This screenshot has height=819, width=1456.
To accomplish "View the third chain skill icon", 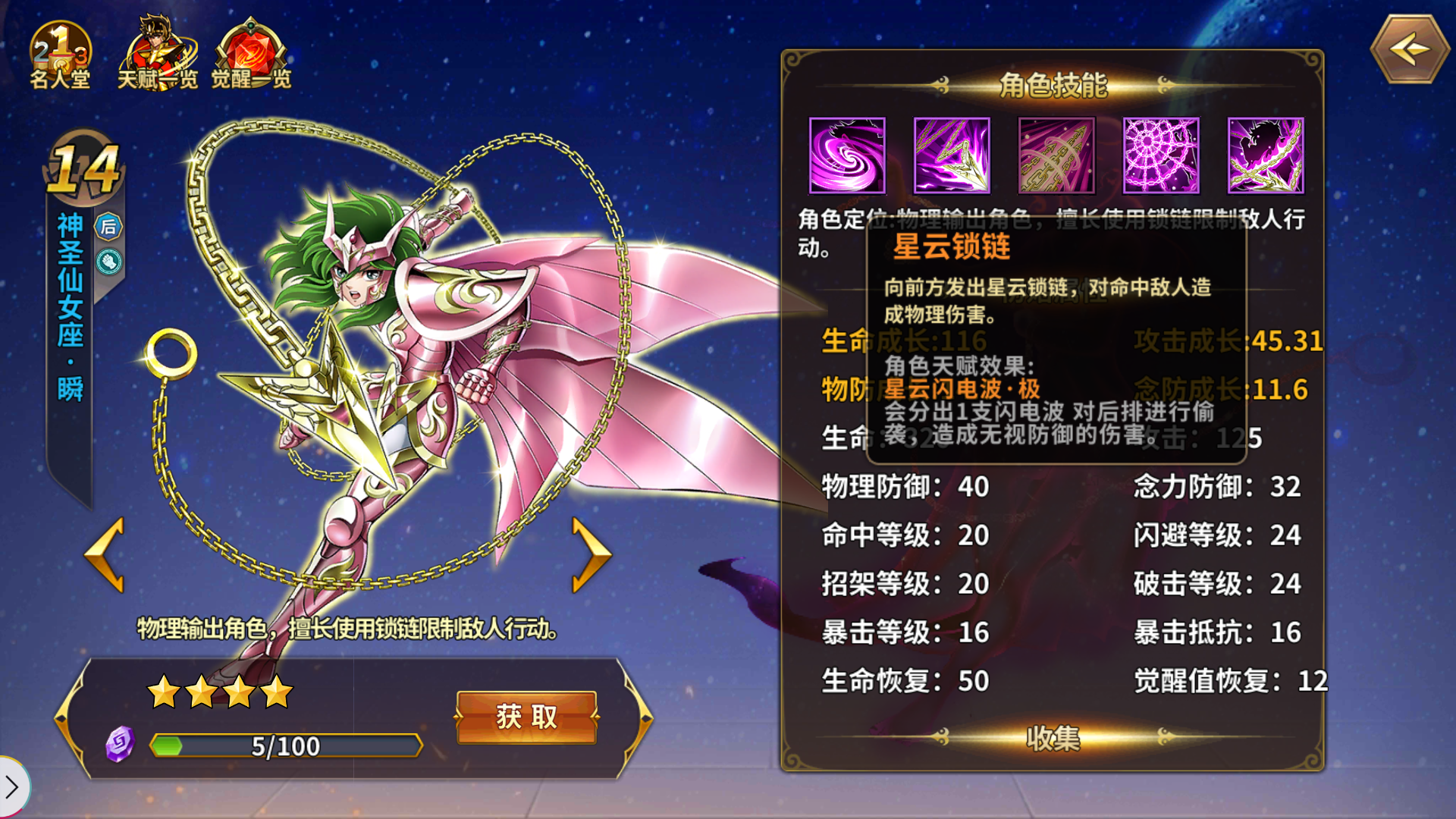I will pos(1056,155).
